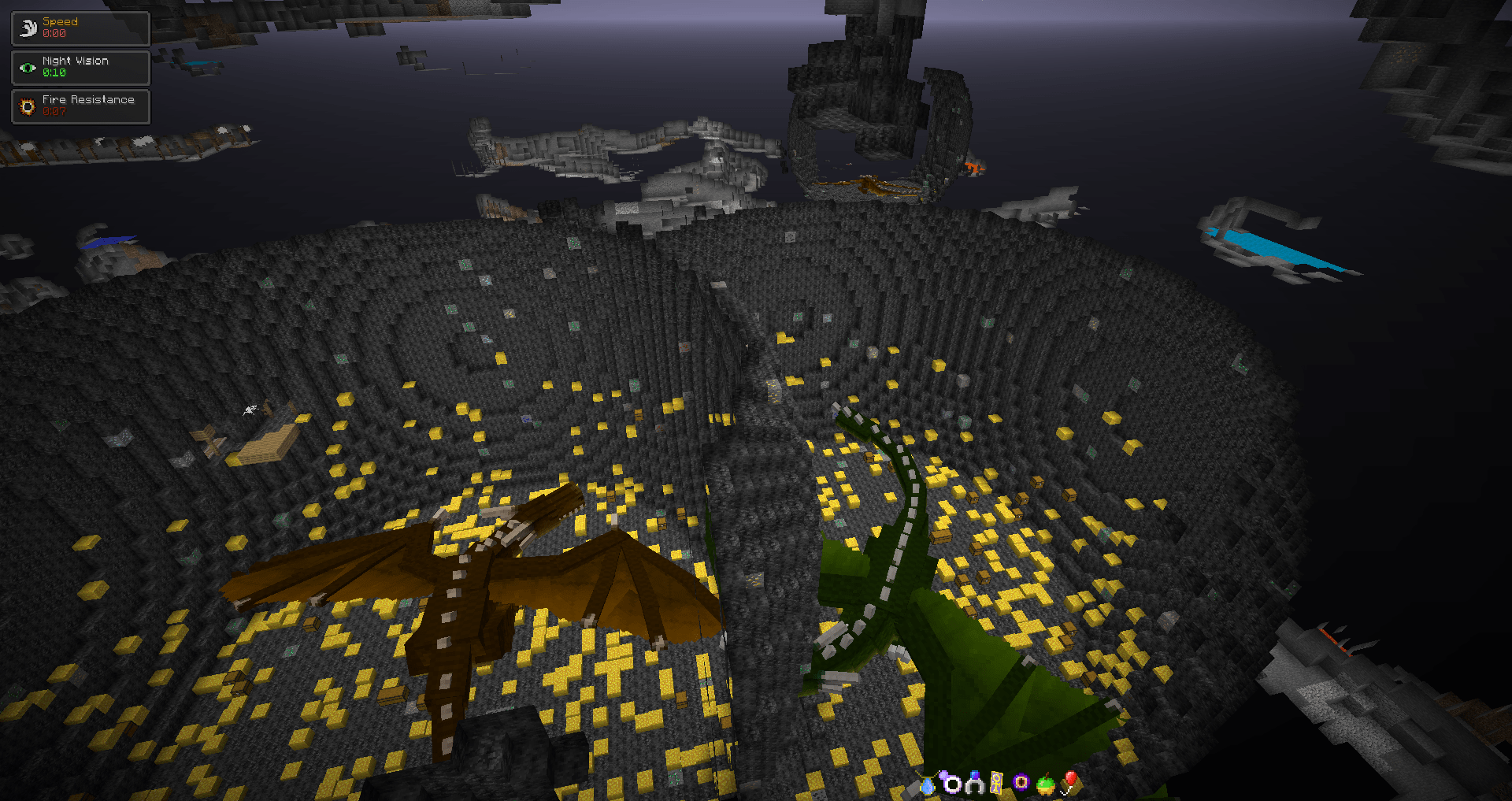Click the Night Vision eye icon

click(27, 68)
